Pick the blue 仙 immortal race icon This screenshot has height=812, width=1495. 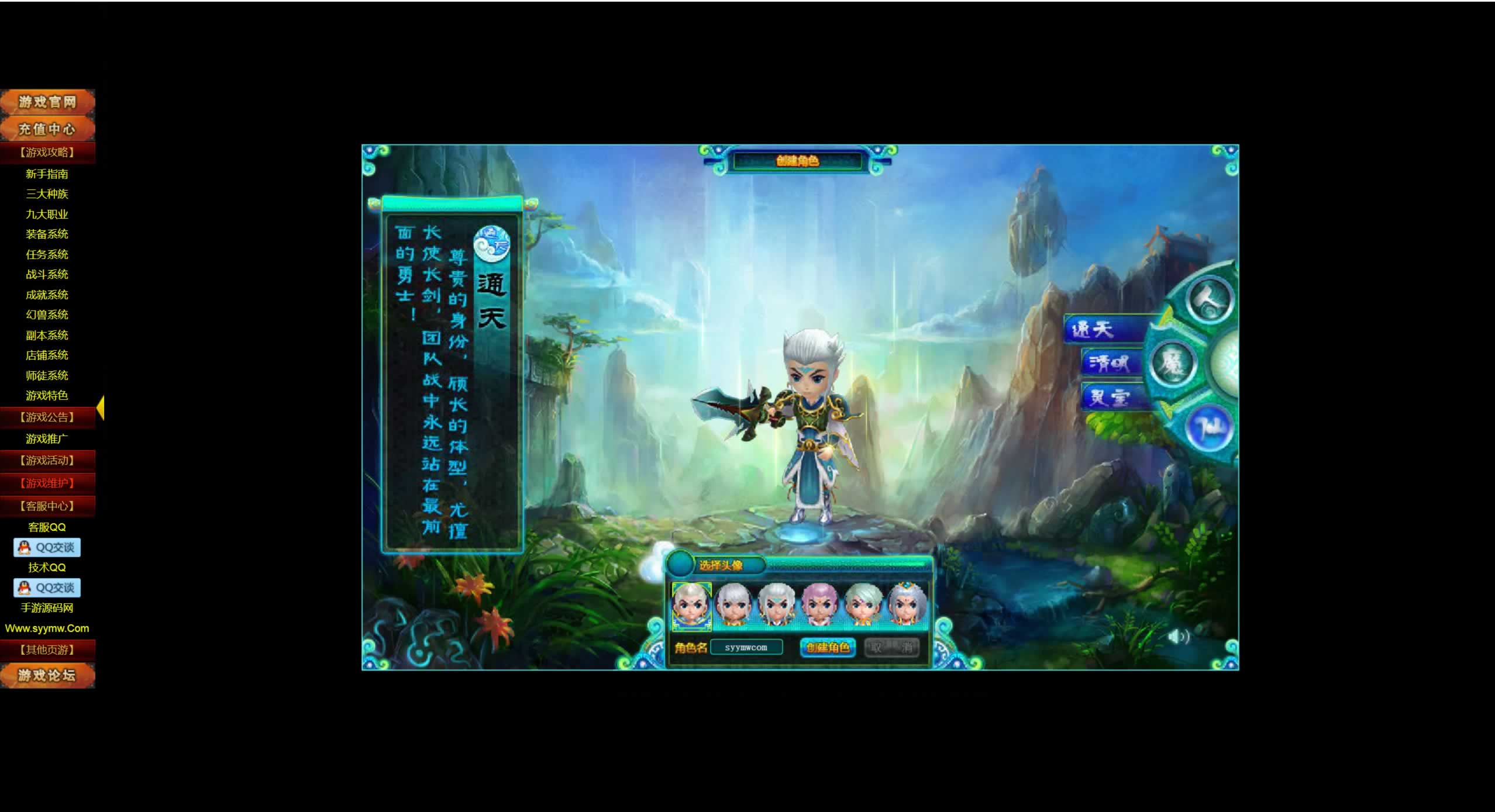(x=1210, y=427)
